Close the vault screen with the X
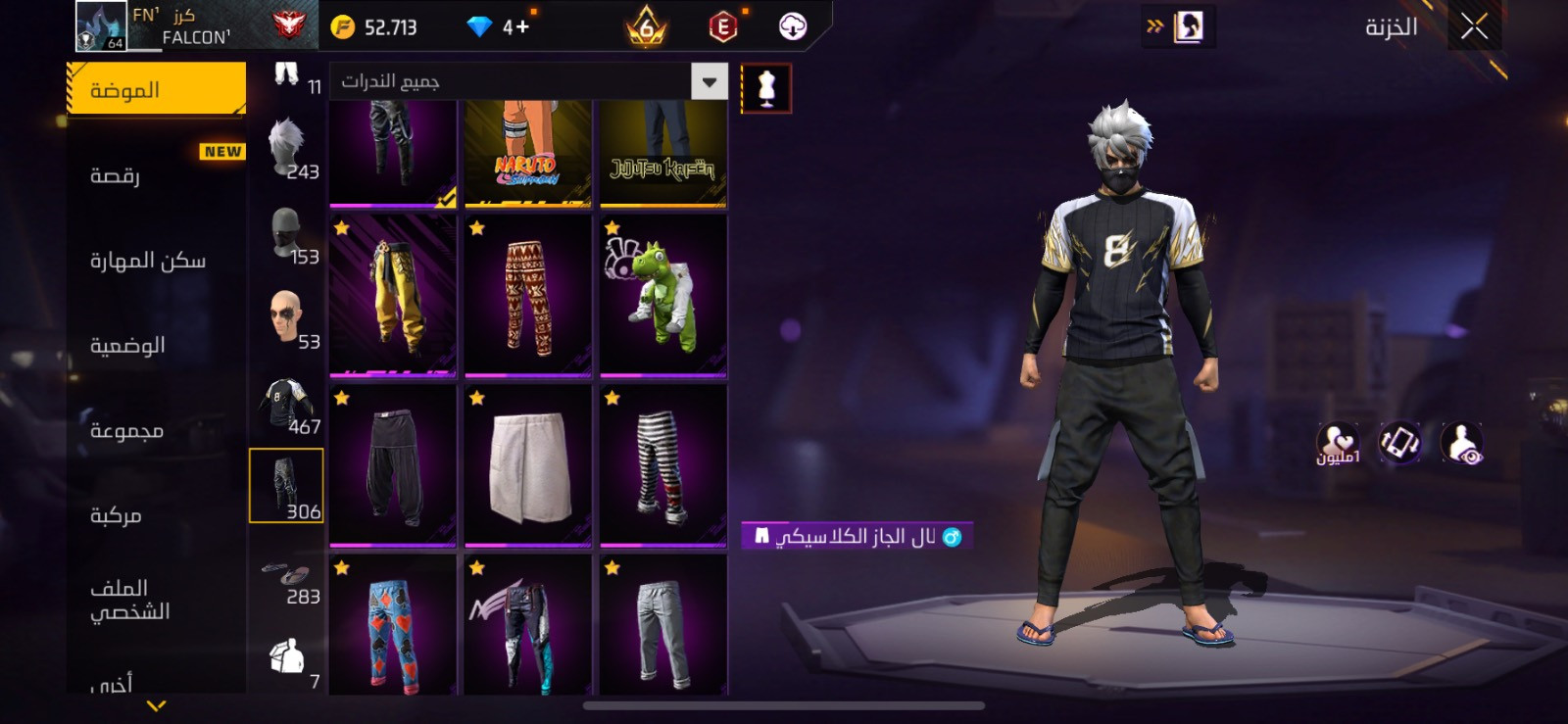The height and width of the screenshot is (724, 1568). [1474, 27]
